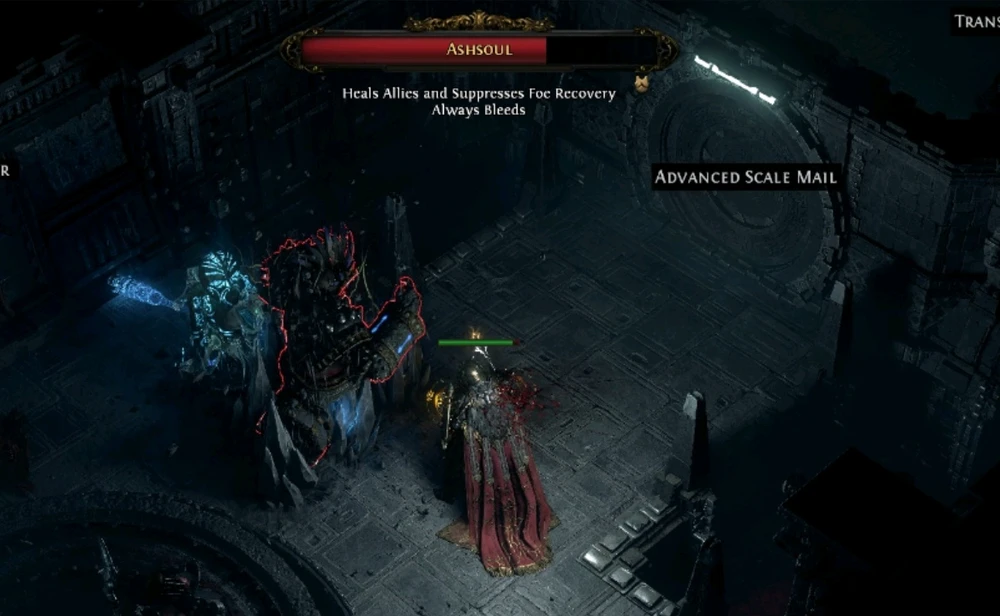Pick up the Advanced Scale Mail item label

(745, 177)
